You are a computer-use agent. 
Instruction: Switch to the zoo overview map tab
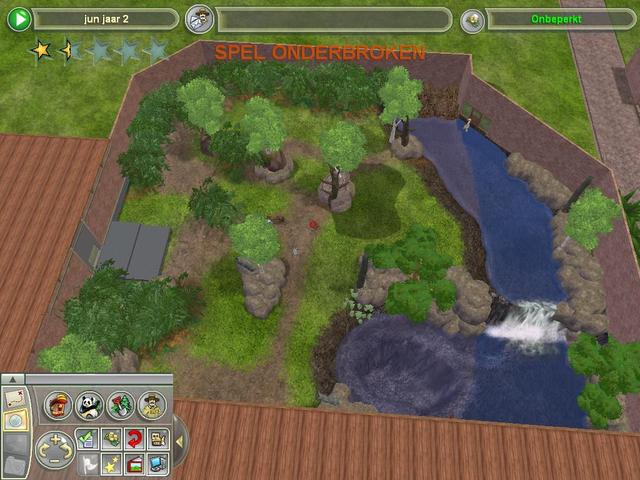point(15,398)
